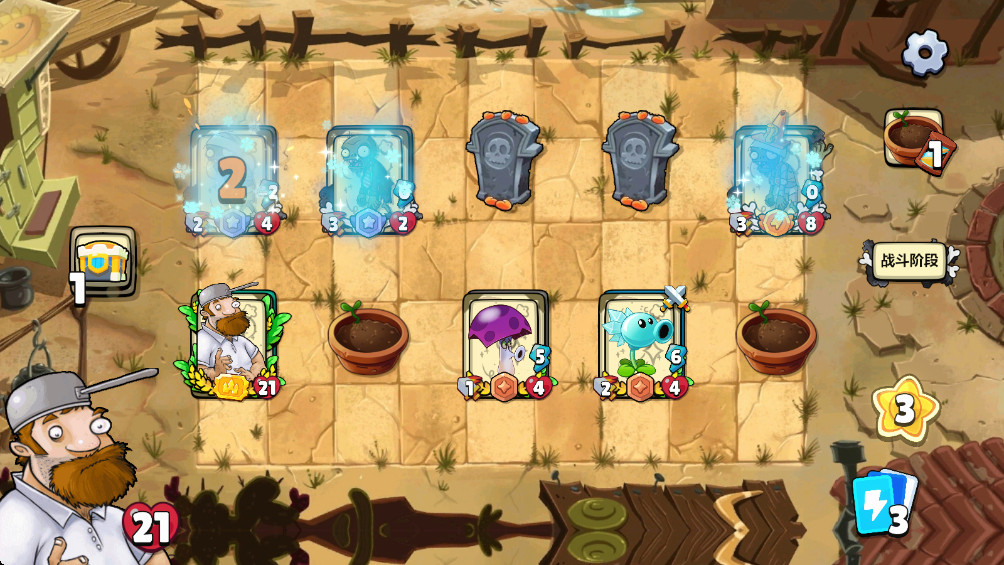Select the frozen zombie card with 8 health
Image resolution: width=1004 pixels, height=565 pixels.
[x=777, y=180]
